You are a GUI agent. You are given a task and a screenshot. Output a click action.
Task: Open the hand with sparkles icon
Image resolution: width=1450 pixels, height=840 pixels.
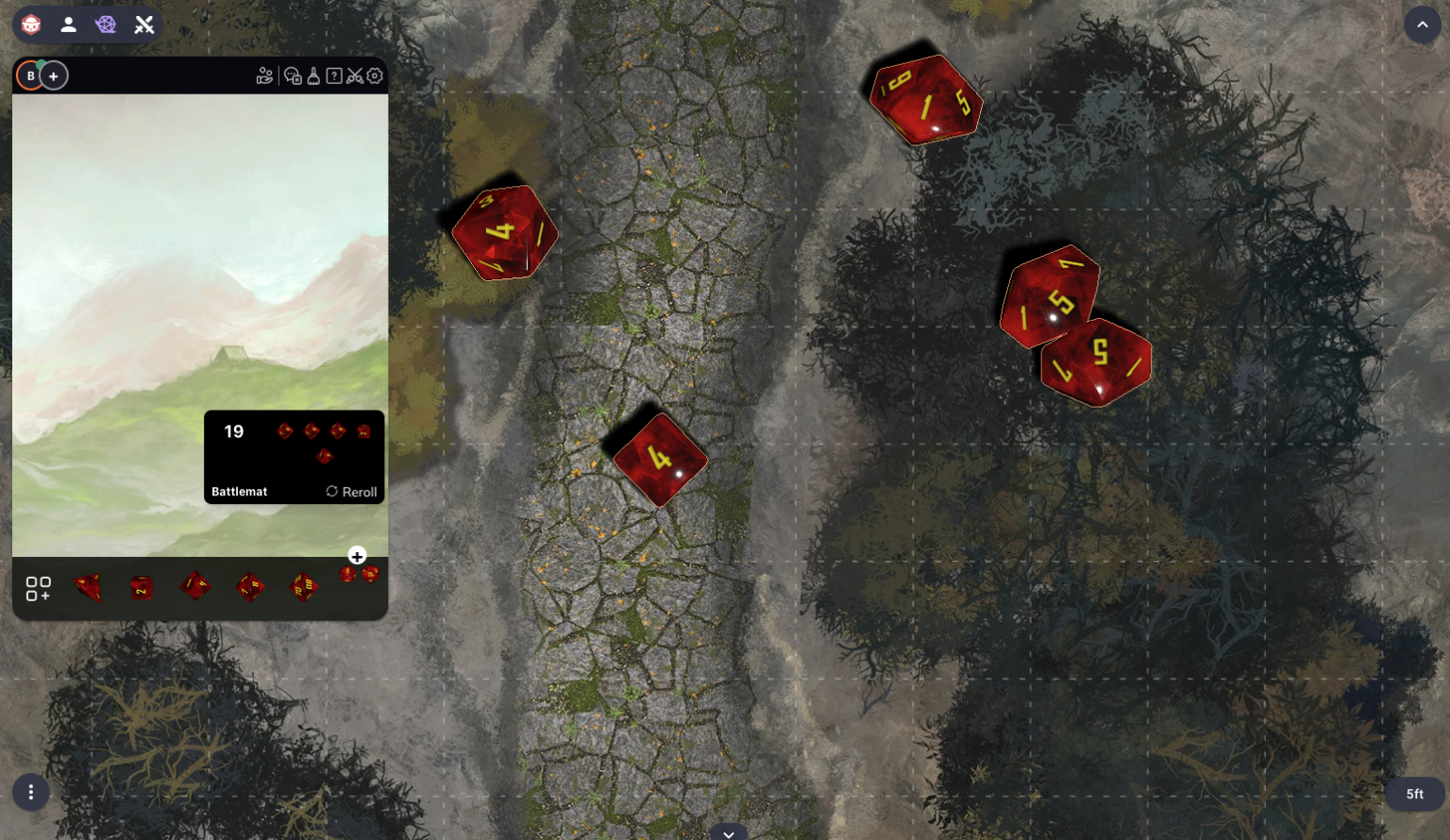[264, 76]
